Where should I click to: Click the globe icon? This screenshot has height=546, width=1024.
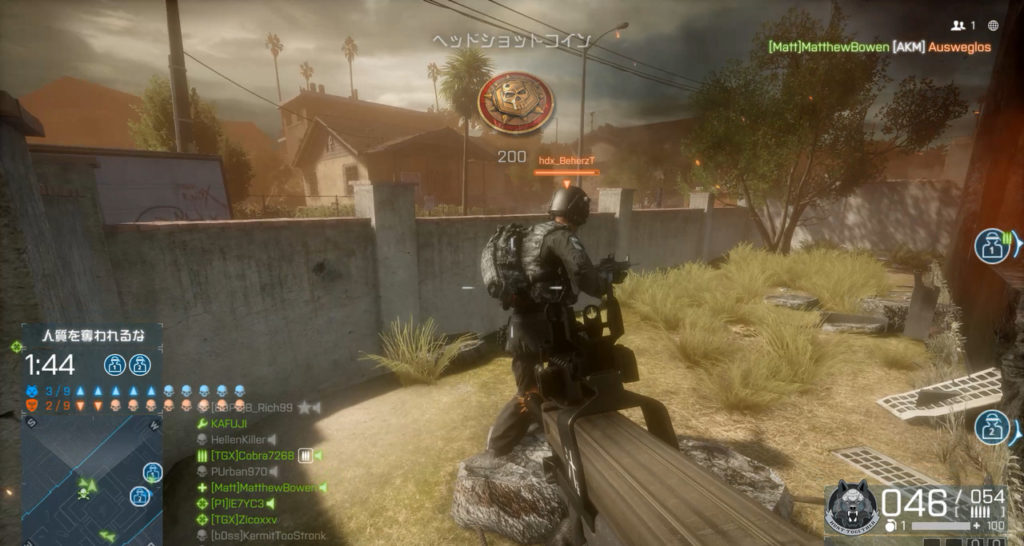[x=993, y=25]
